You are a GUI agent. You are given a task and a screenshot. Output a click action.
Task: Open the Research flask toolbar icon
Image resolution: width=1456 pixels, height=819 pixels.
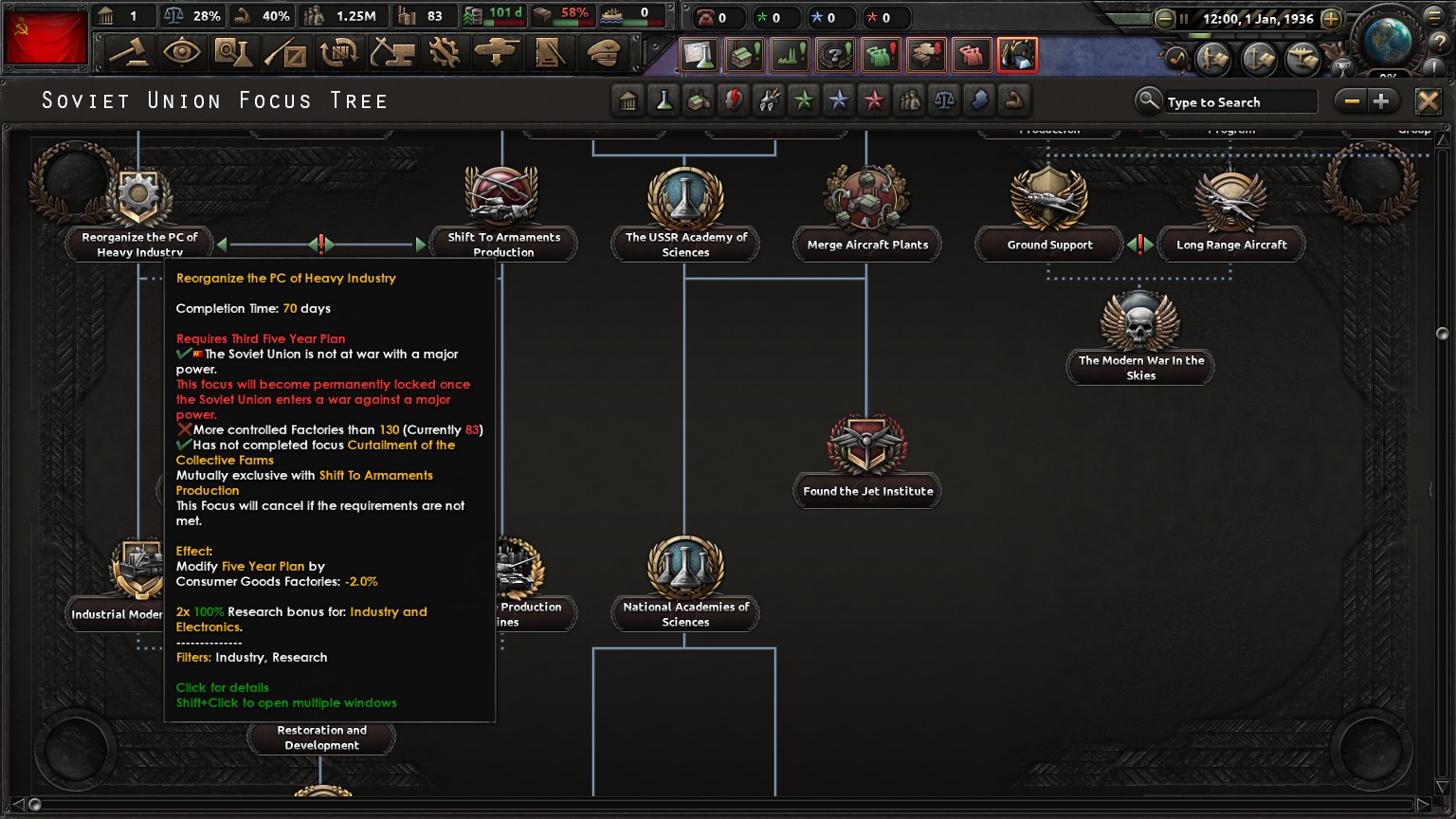click(234, 54)
